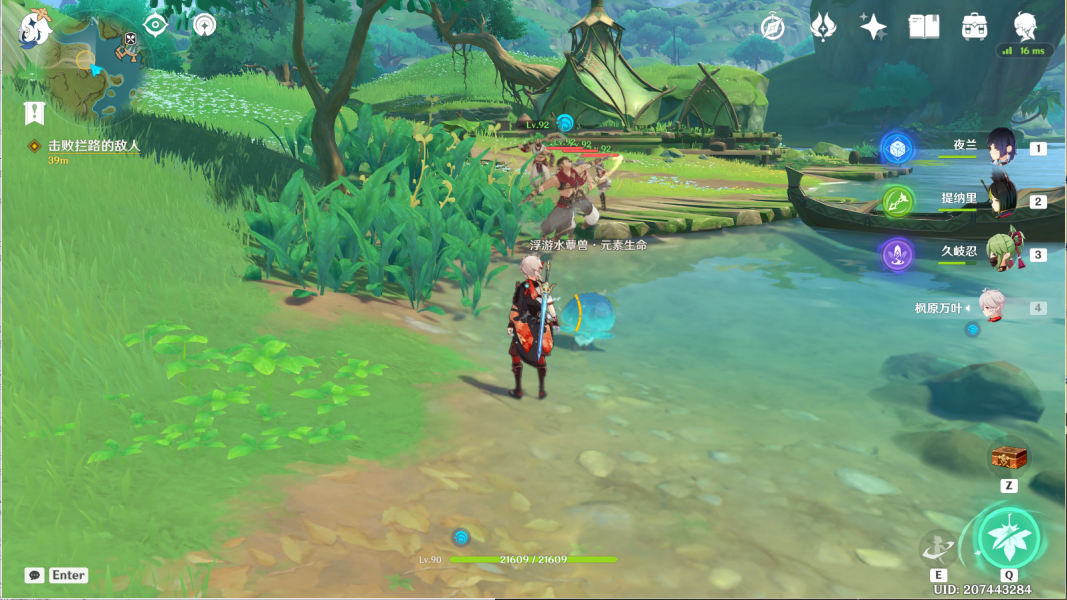Screen dimensions: 1067x600
Task: Open the character profile head icon
Action: [x=1025, y=27]
